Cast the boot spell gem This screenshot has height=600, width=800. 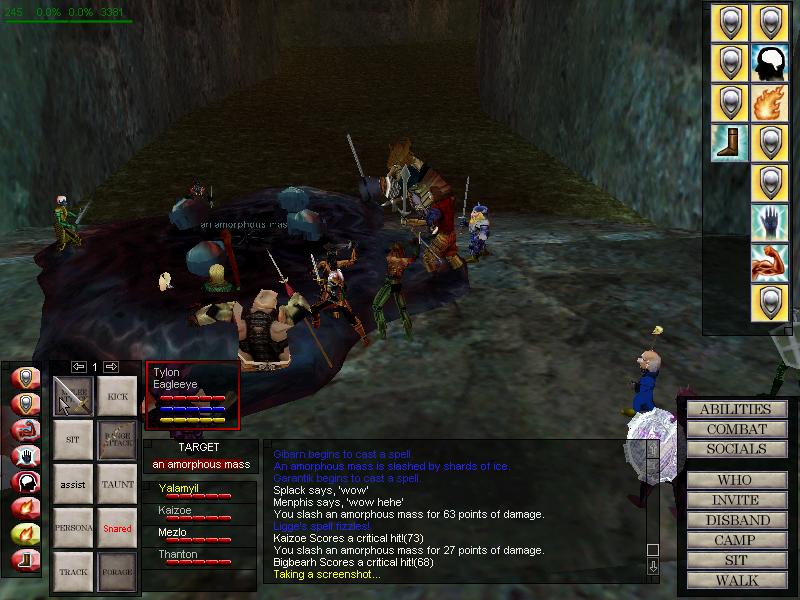point(728,143)
